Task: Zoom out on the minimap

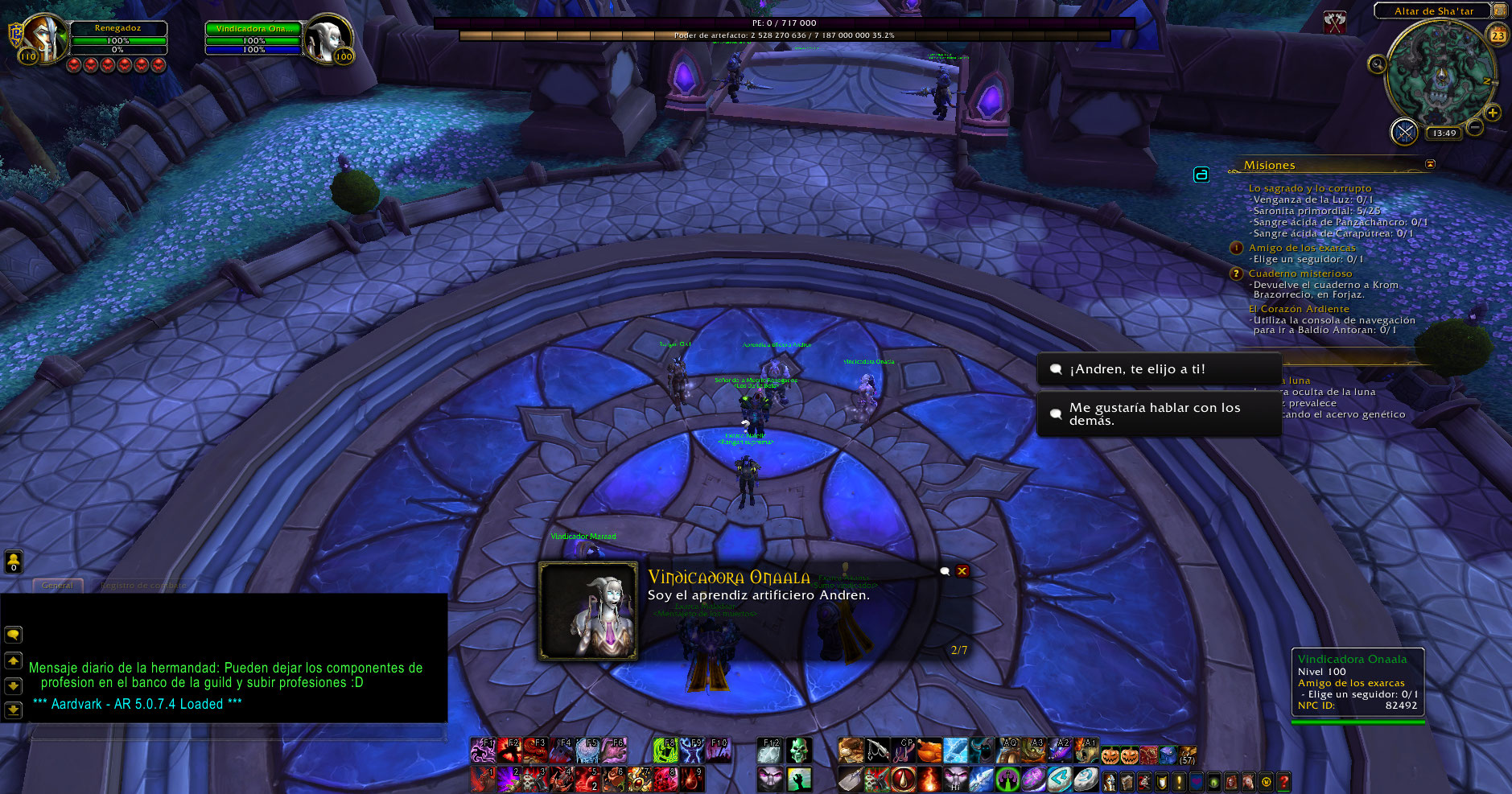Action: coord(1475,127)
